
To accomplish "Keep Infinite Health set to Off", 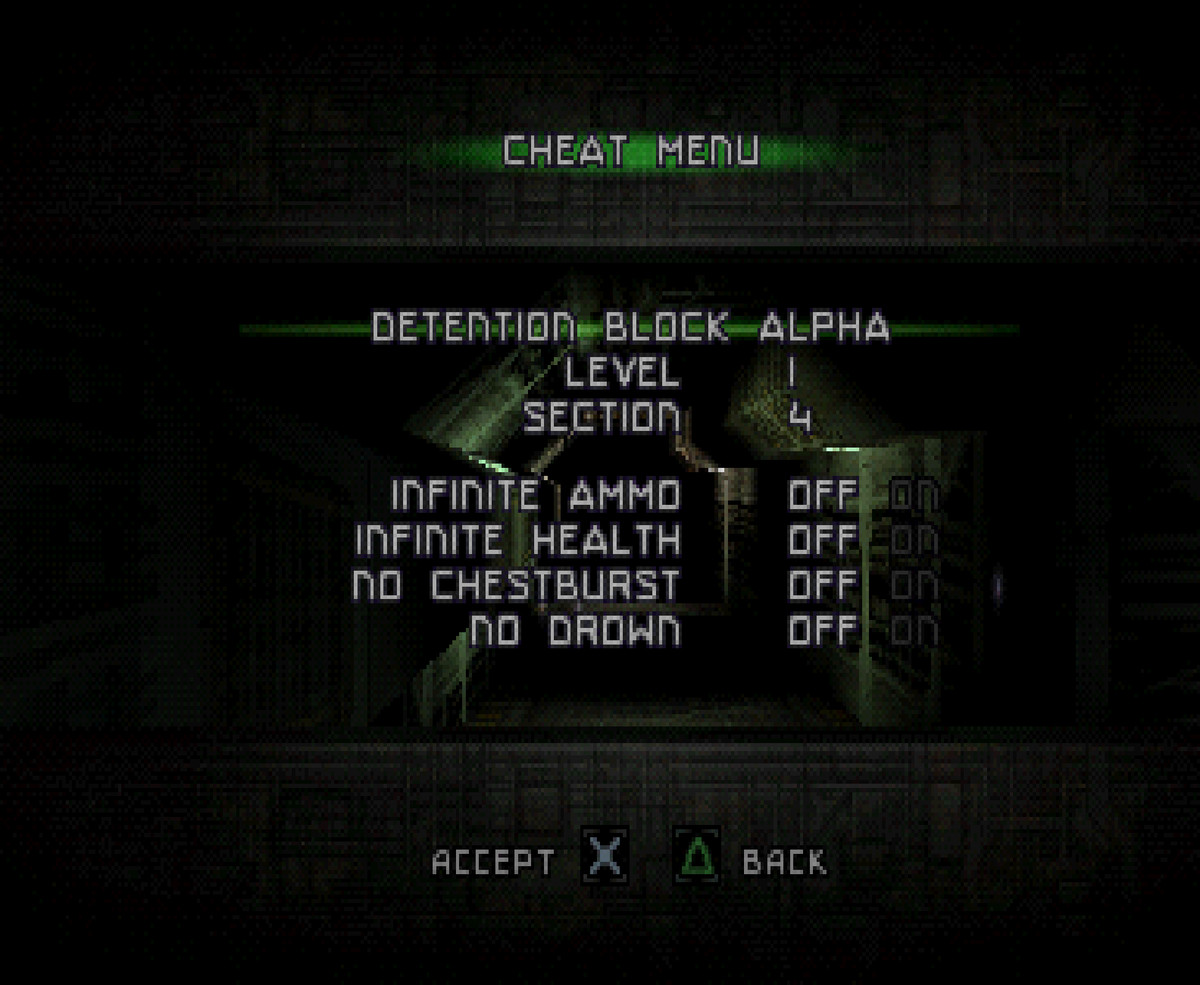I will (823, 540).
